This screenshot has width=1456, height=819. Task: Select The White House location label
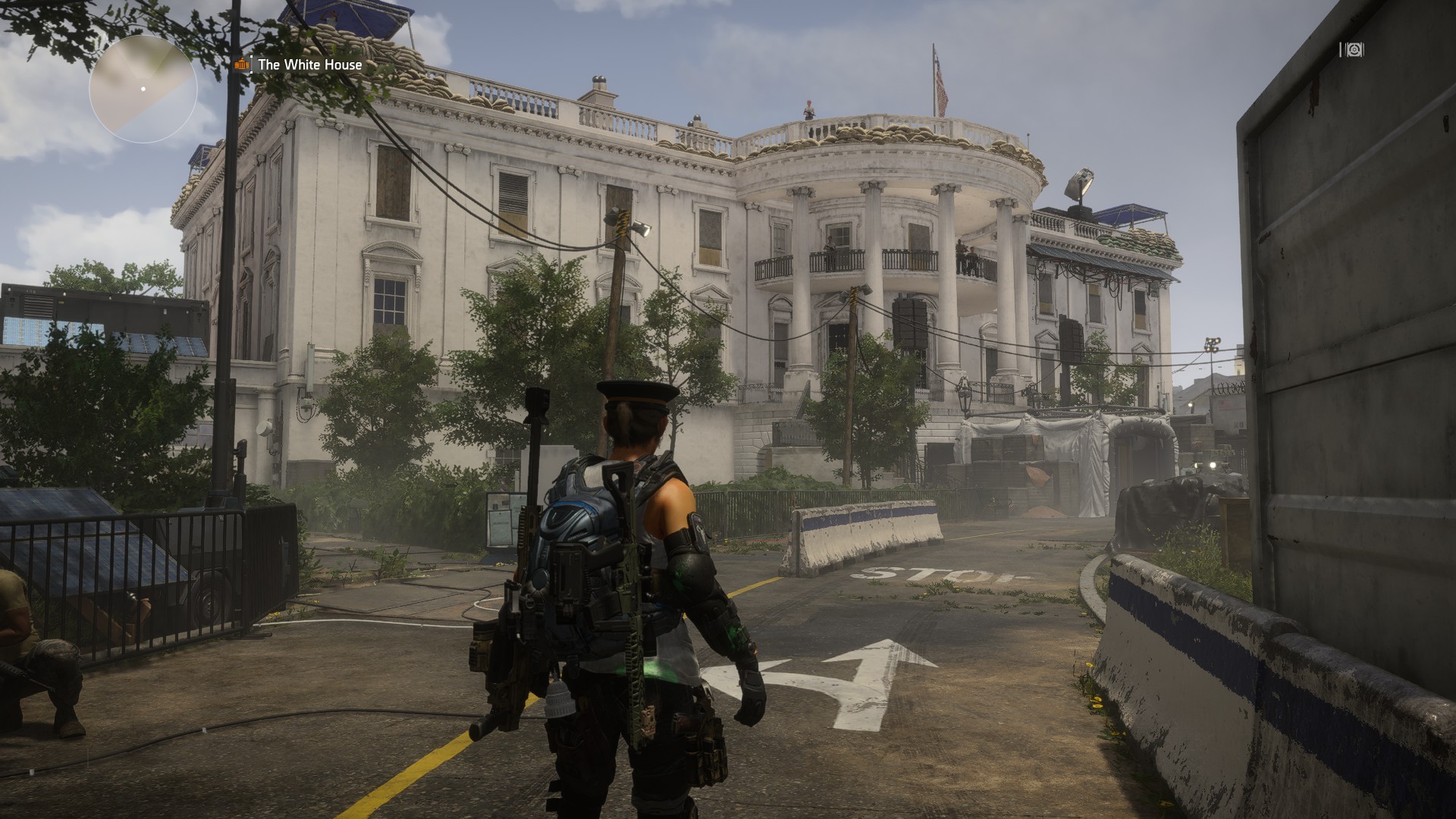point(309,64)
